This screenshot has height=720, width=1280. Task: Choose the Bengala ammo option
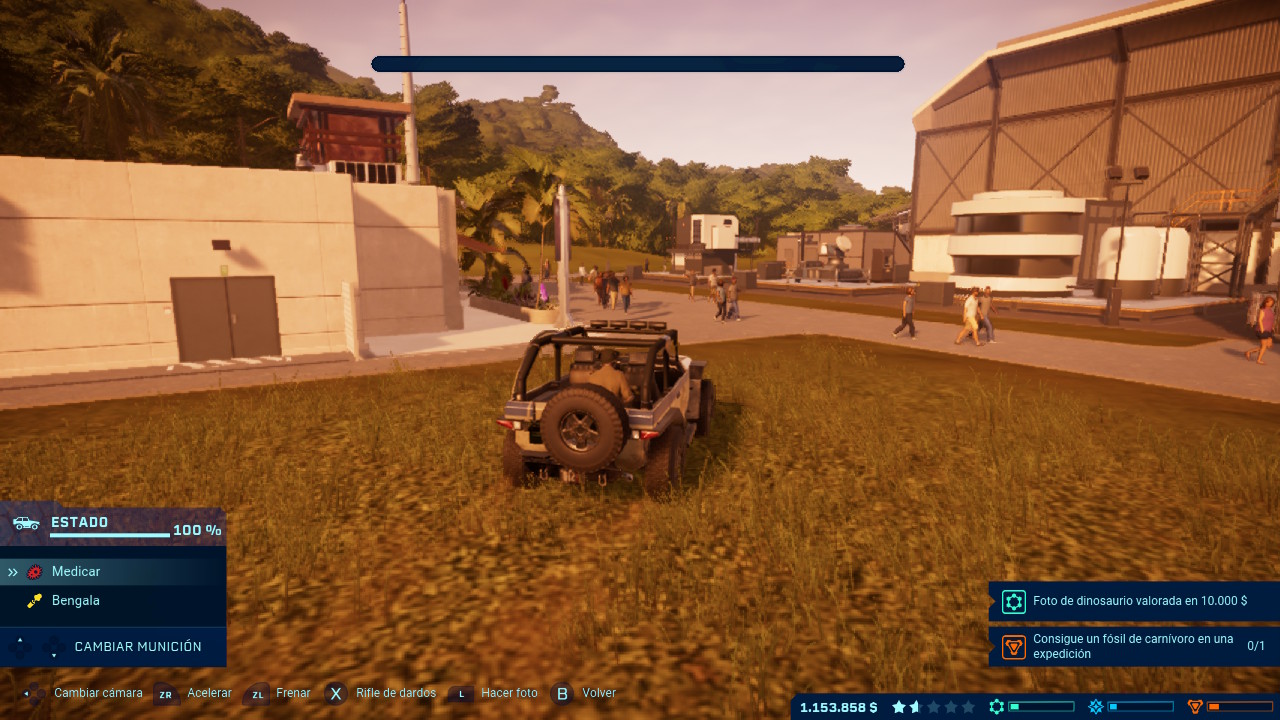[x=76, y=601]
